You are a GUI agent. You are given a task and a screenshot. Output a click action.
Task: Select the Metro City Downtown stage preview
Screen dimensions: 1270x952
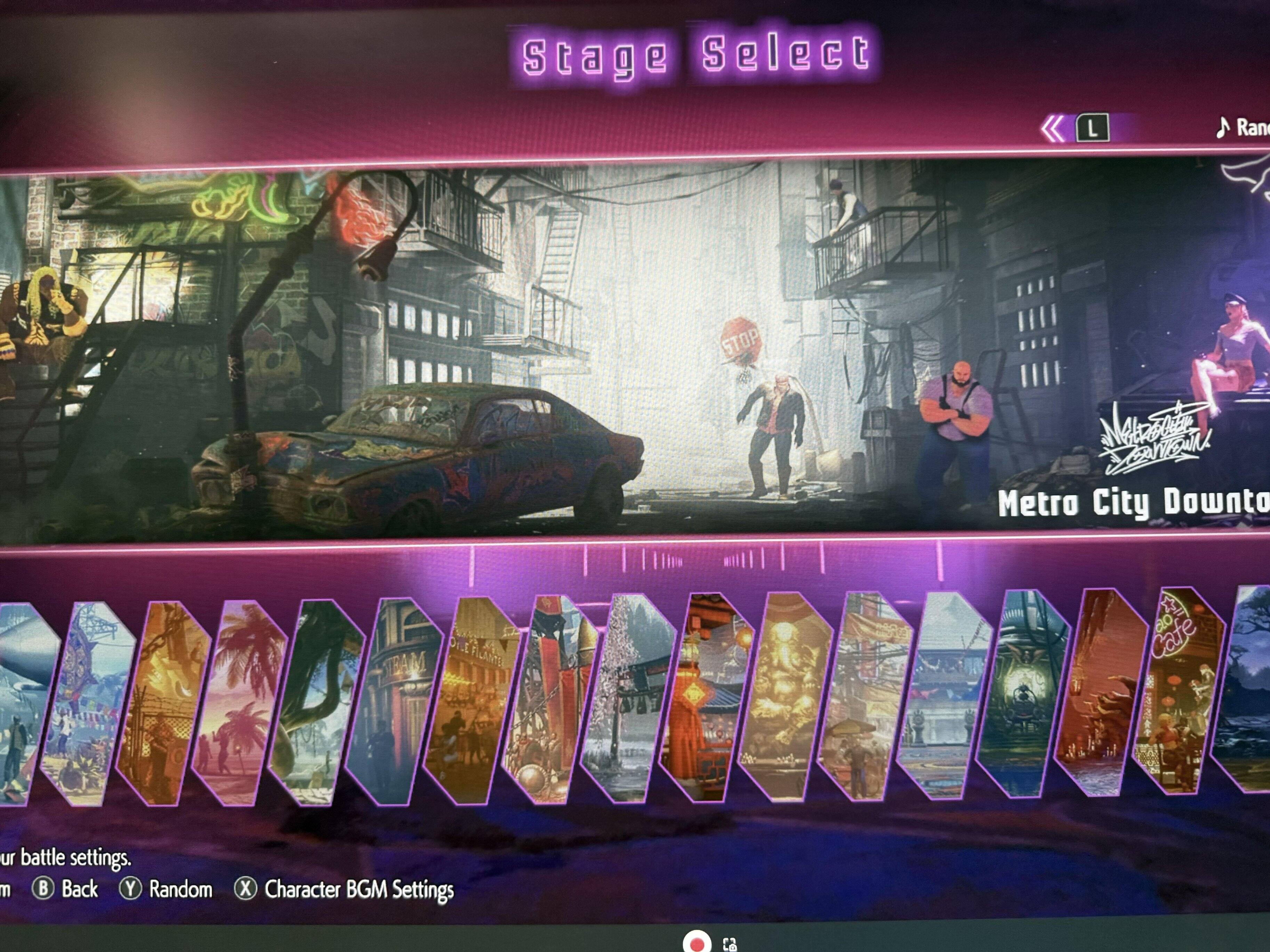pos(632,350)
